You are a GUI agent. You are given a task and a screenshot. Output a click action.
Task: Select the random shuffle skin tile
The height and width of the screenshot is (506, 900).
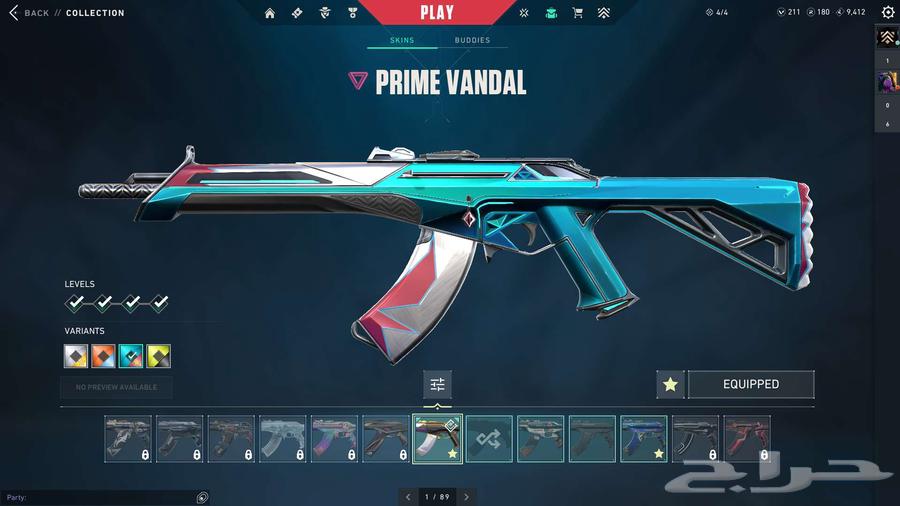[489, 439]
